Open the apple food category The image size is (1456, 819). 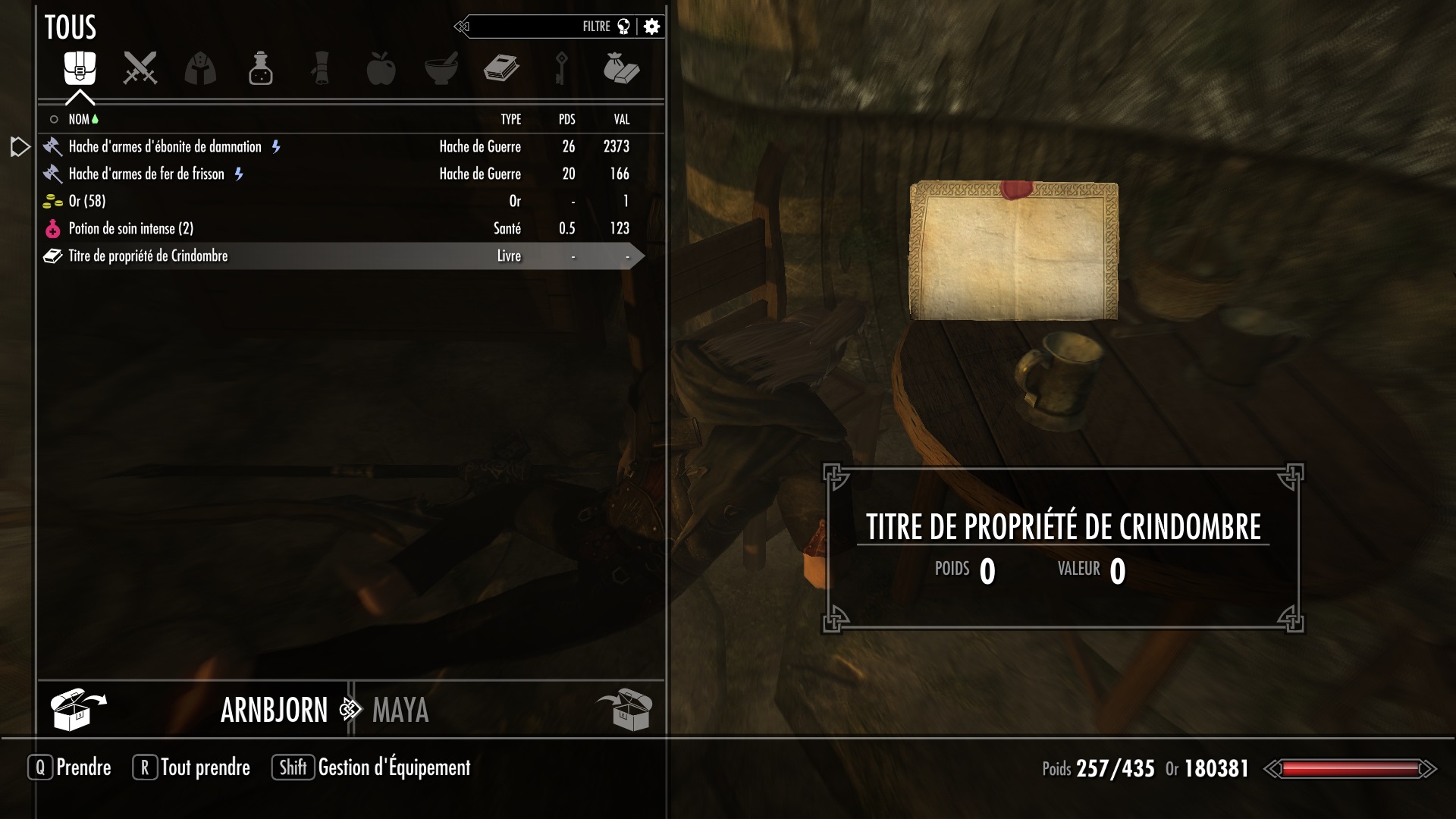click(381, 69)
